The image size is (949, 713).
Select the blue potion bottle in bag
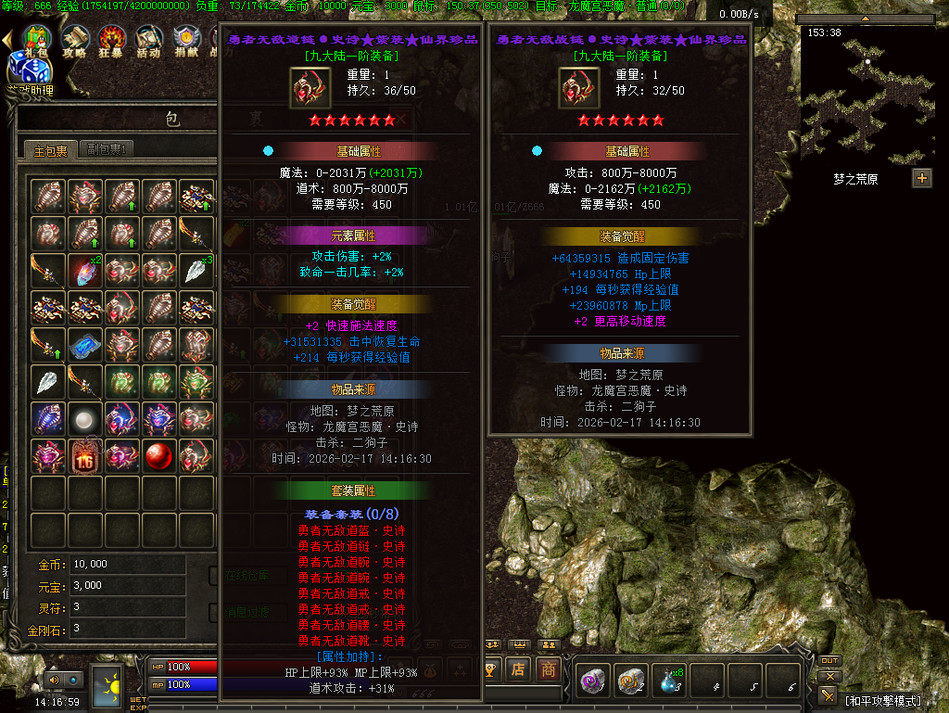[48, 419]
